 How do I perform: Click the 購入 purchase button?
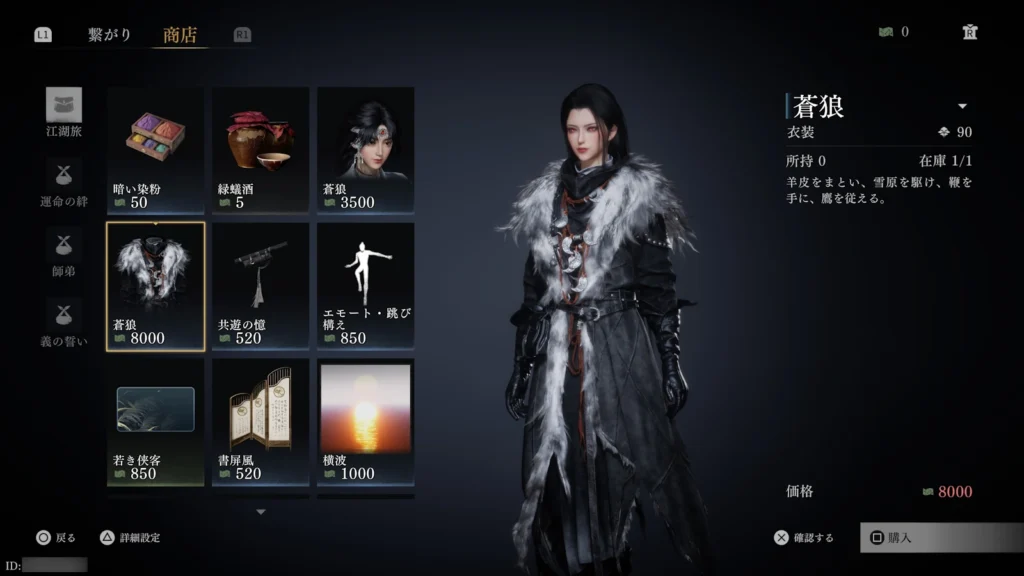point(940,537)
